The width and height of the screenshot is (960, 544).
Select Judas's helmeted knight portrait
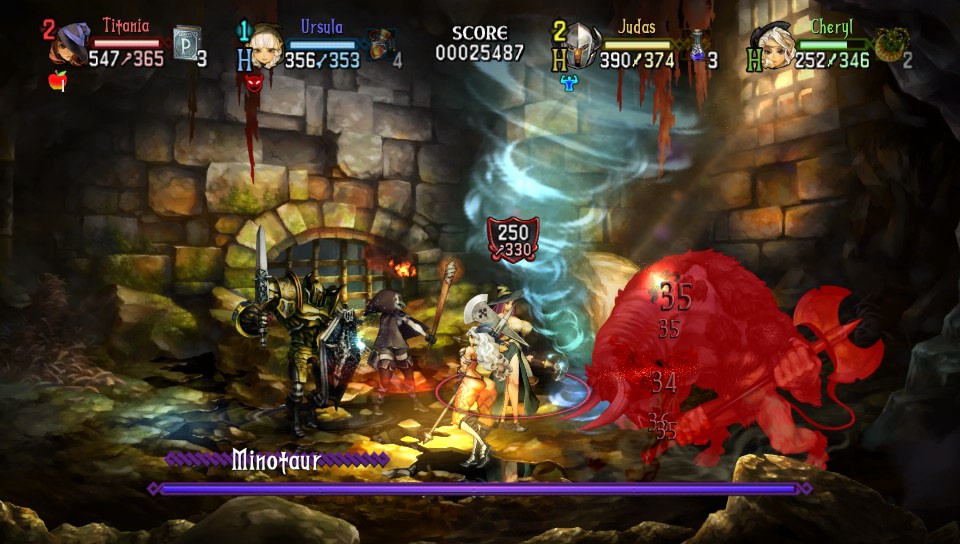pos(583,45)
